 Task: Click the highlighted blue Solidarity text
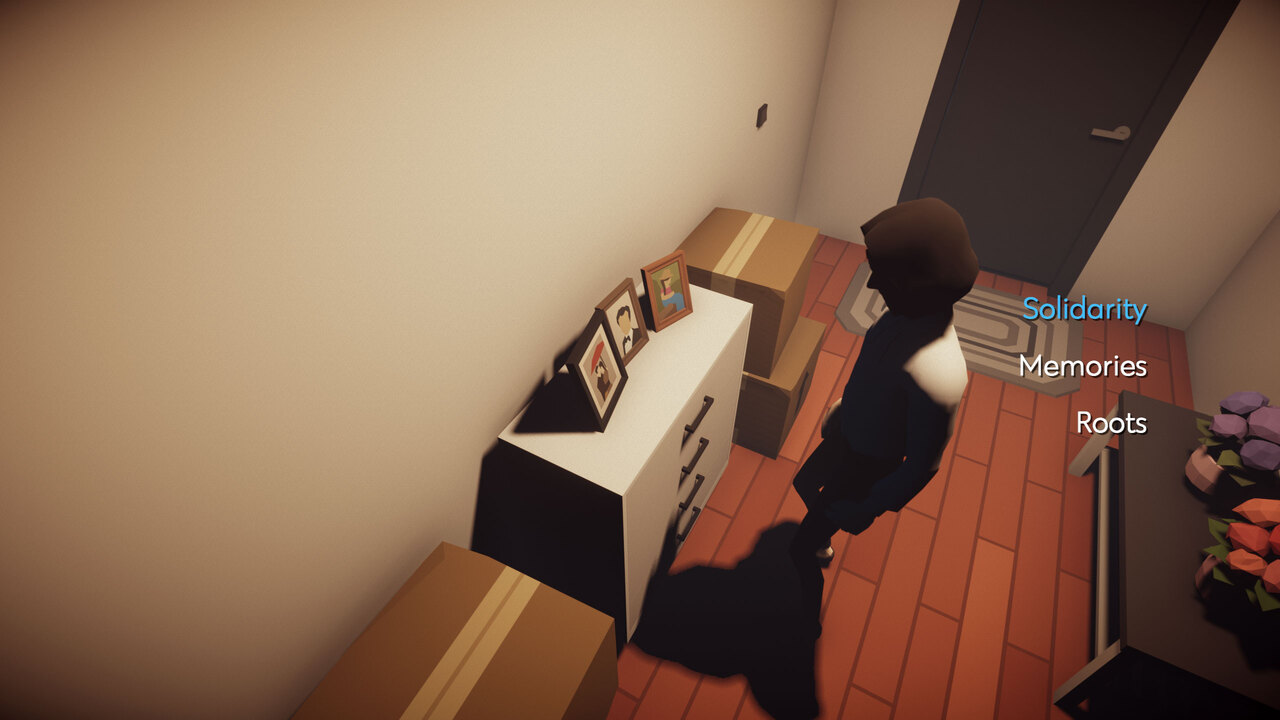[x=1084, y=310]
